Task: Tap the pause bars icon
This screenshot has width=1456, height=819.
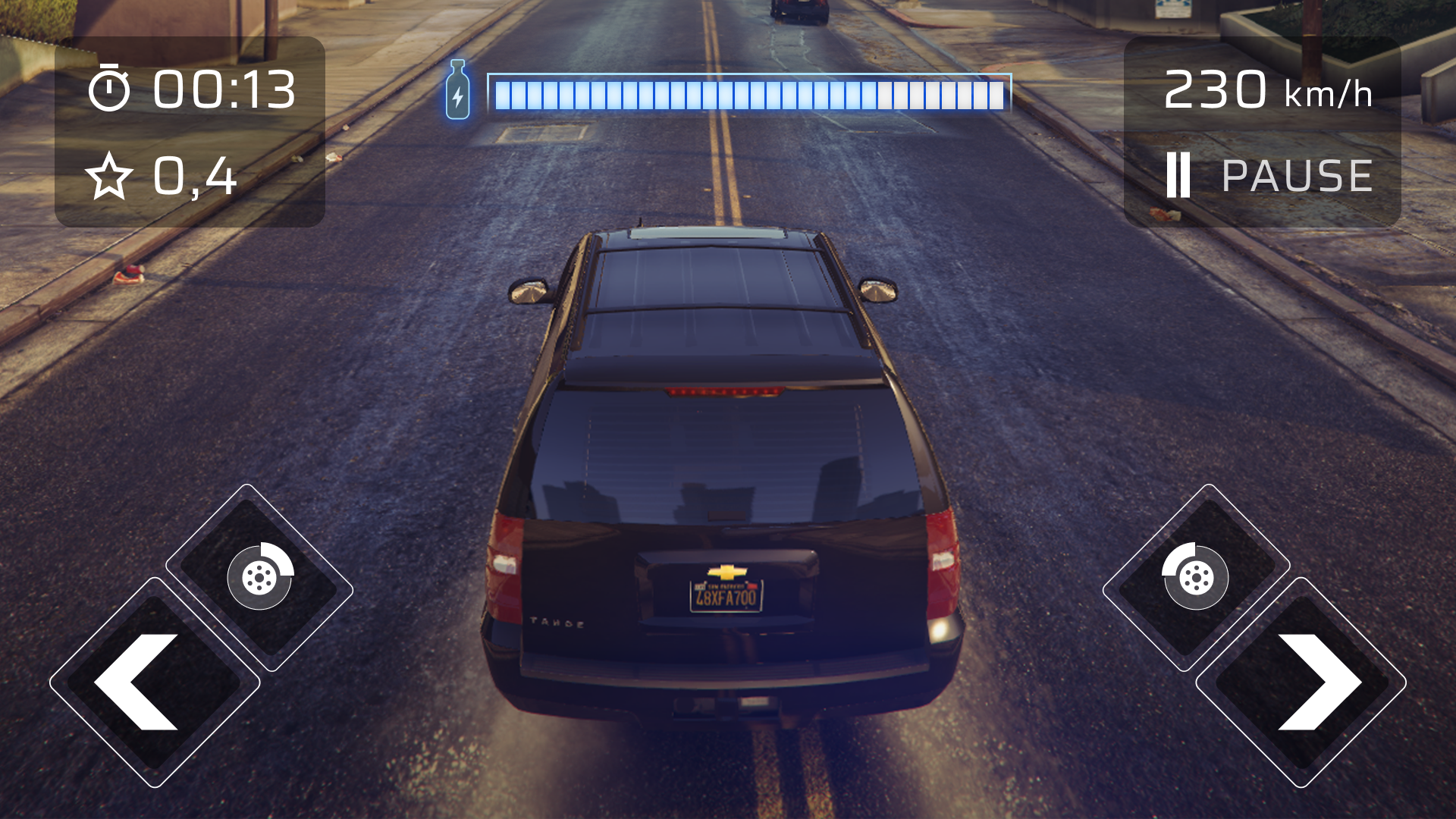Action: 1180,175
